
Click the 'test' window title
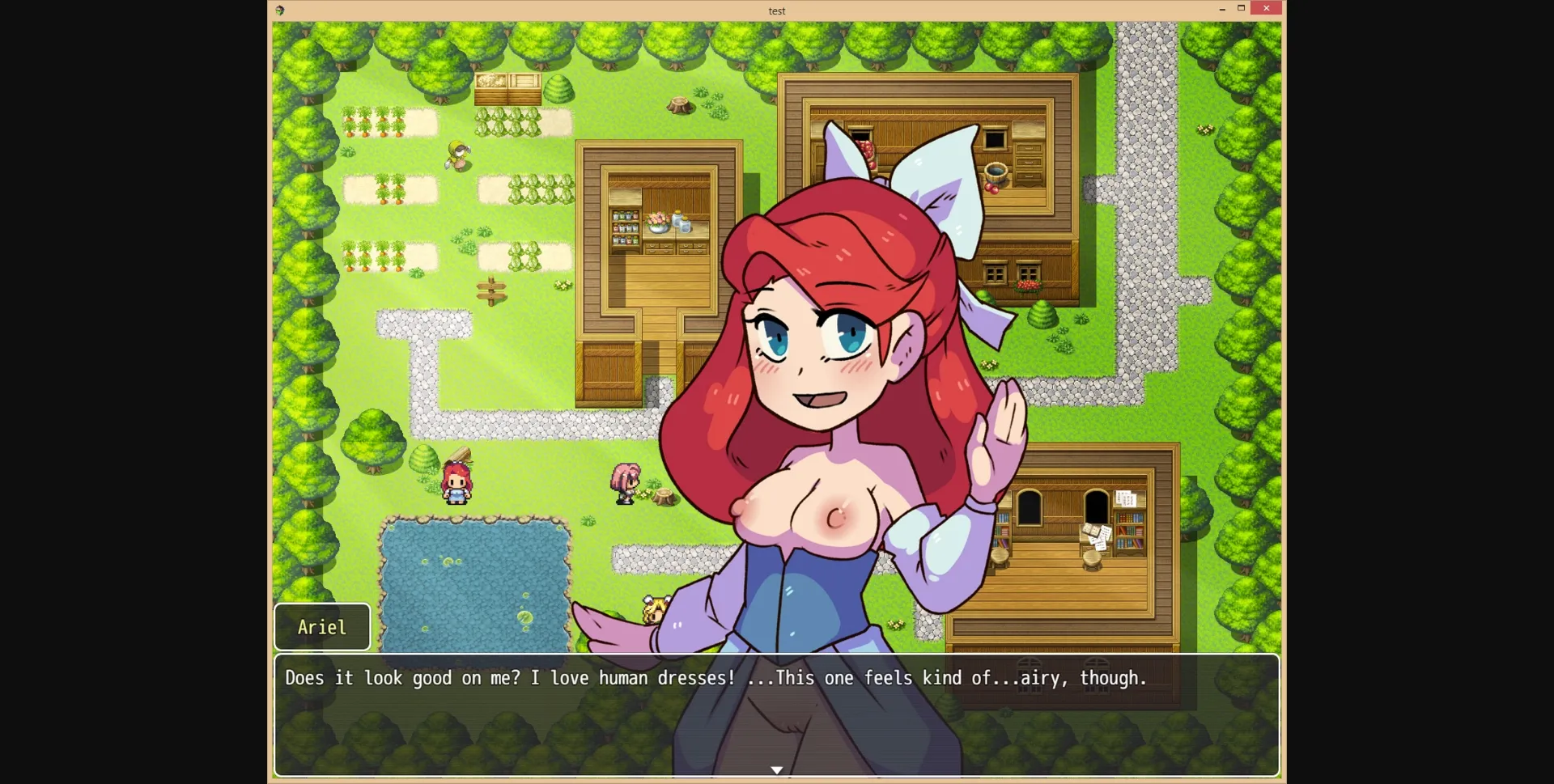pyautogui.click(x=776, y=11)
